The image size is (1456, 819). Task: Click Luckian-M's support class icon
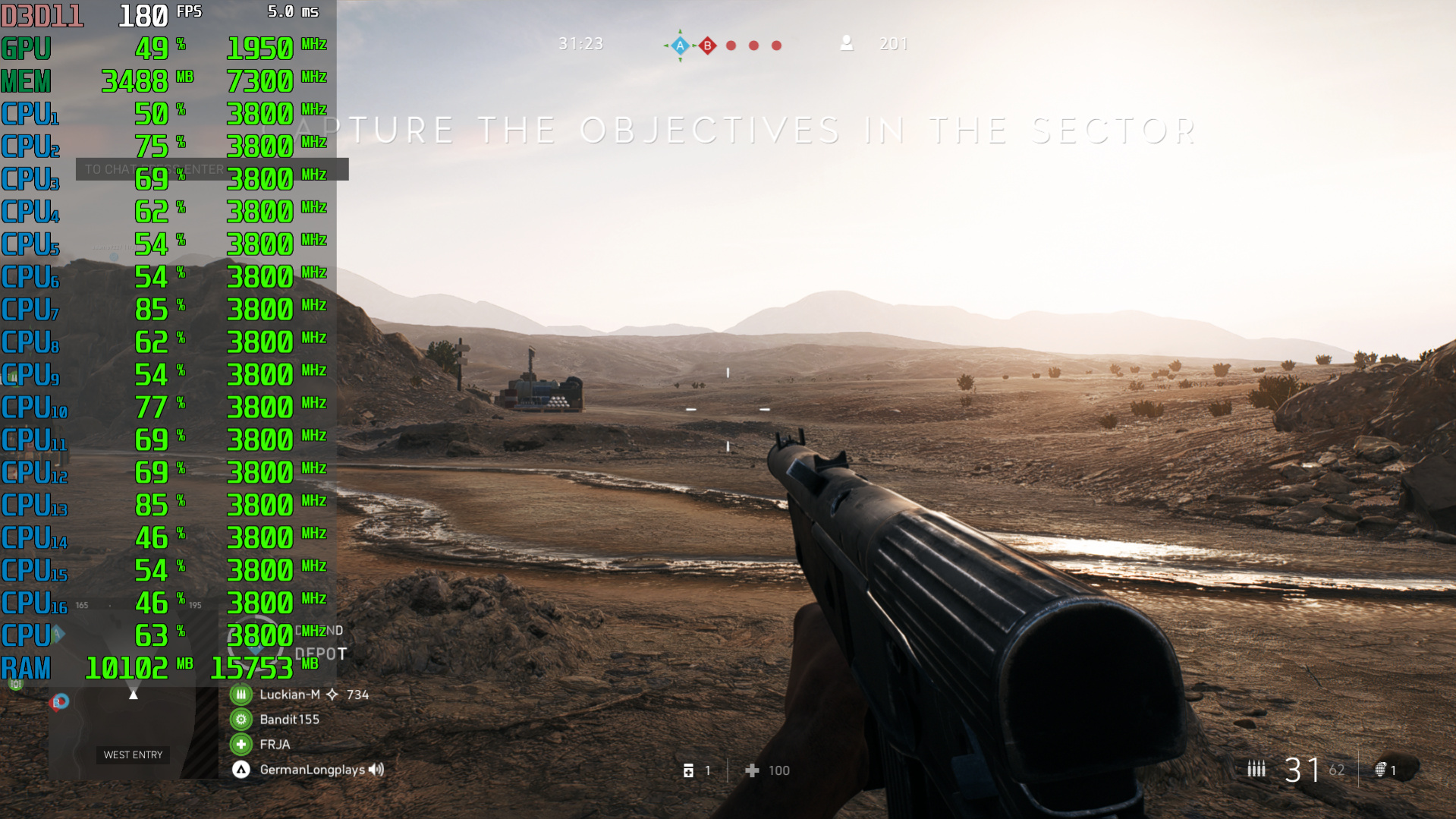241,694
